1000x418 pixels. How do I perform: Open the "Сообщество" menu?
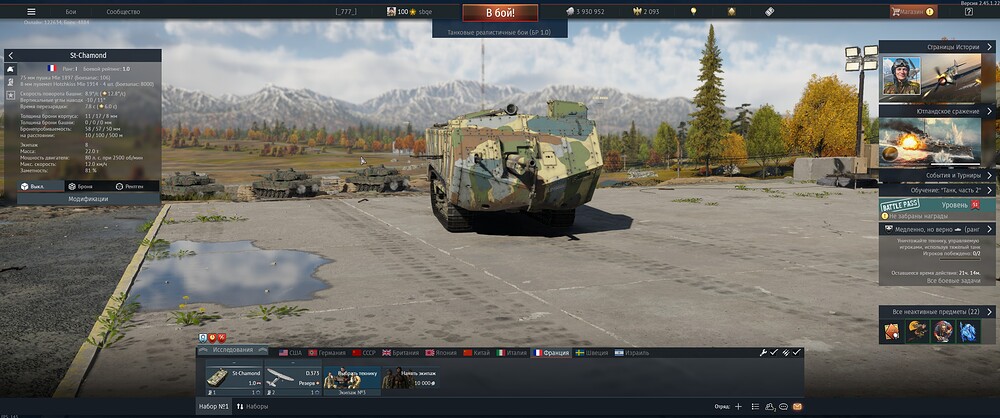123,11
